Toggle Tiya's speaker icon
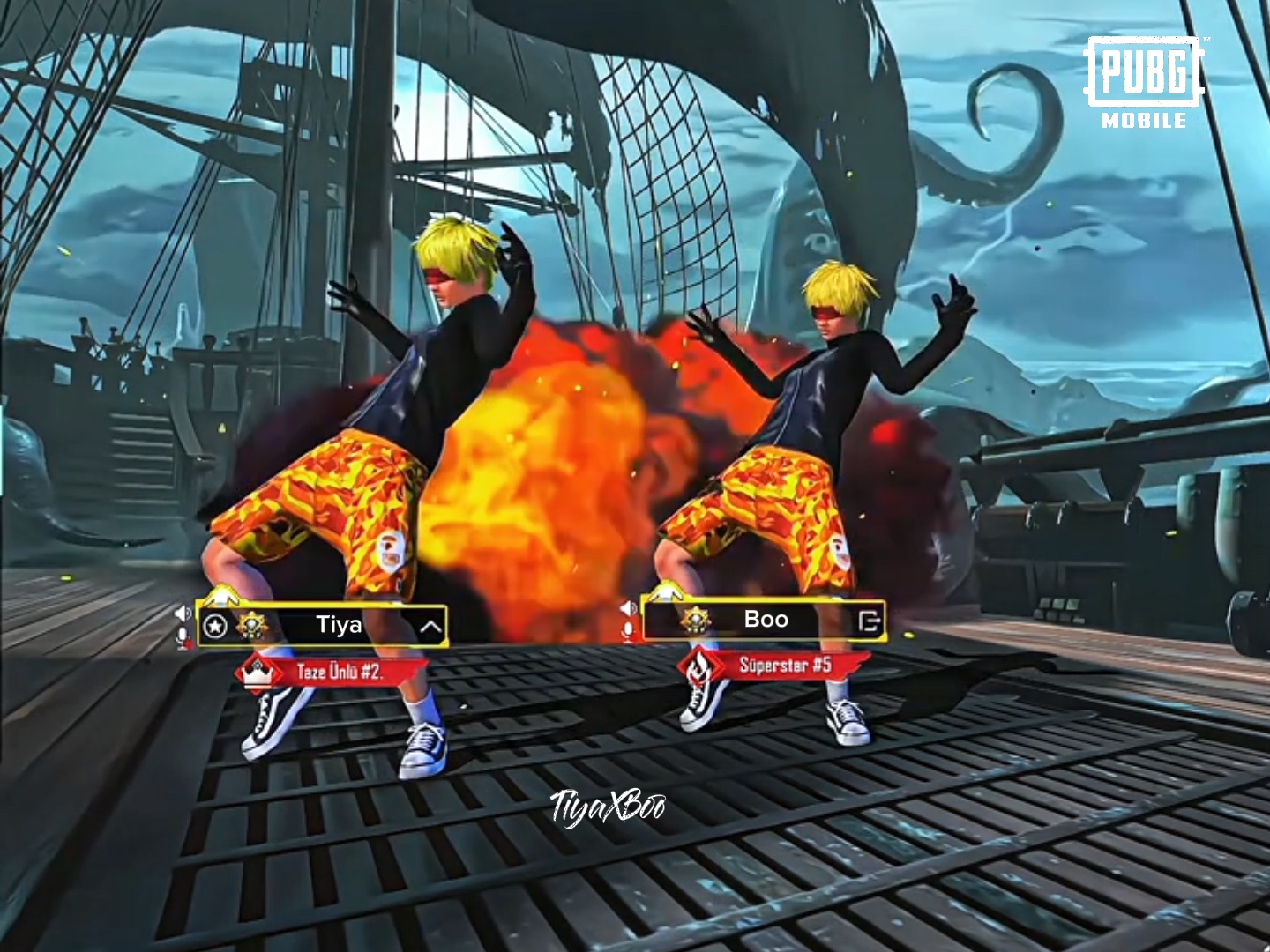The image size is (1270, 952). [x=183, y=613]
